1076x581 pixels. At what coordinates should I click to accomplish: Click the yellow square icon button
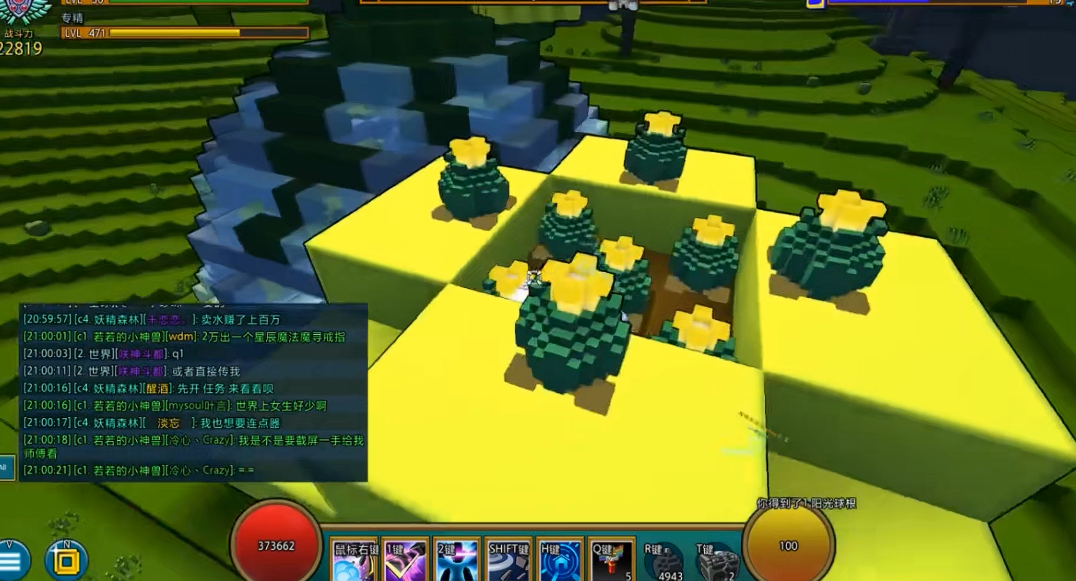[67, 561]
